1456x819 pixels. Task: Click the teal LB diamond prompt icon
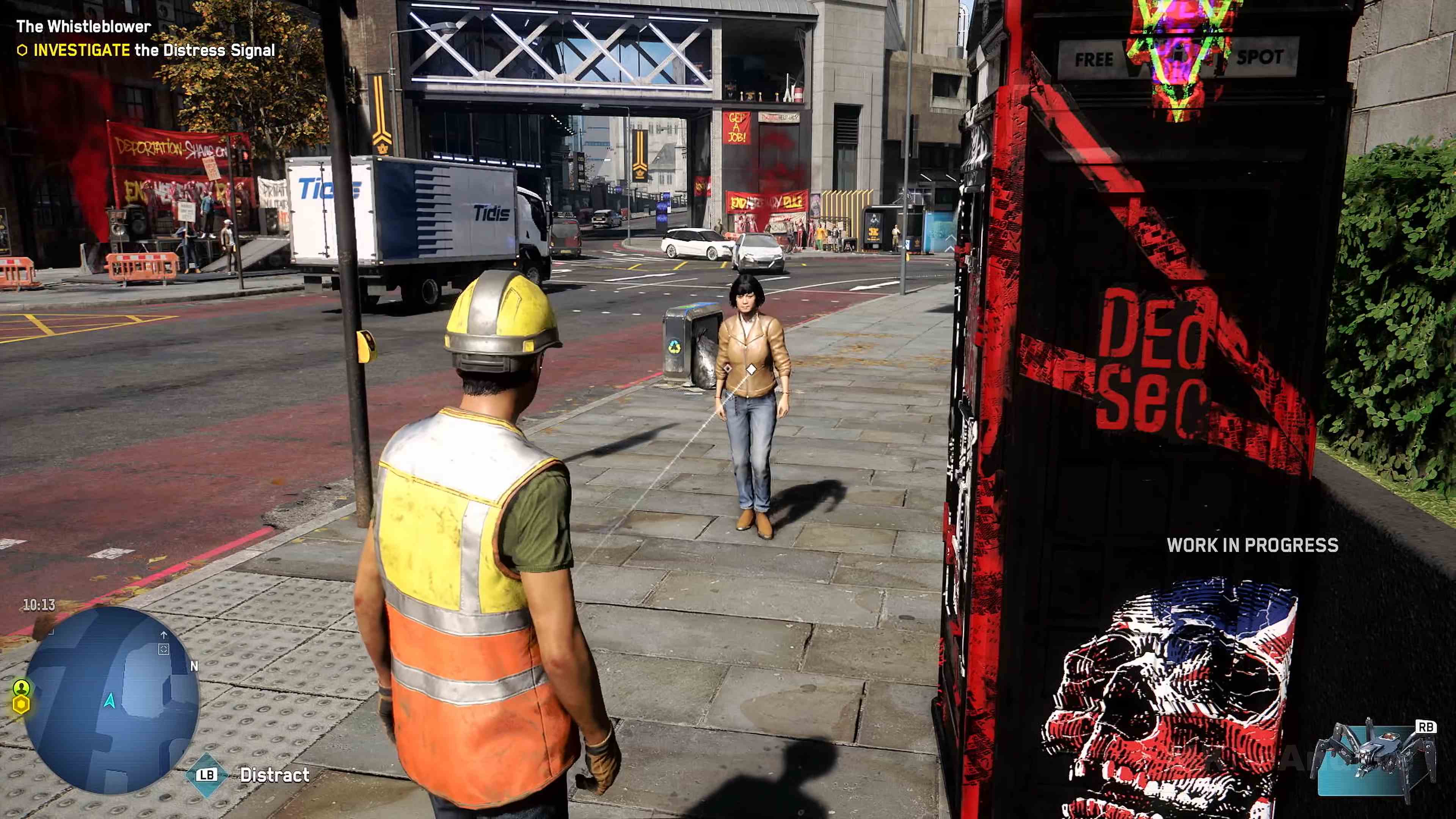point(207,775)
